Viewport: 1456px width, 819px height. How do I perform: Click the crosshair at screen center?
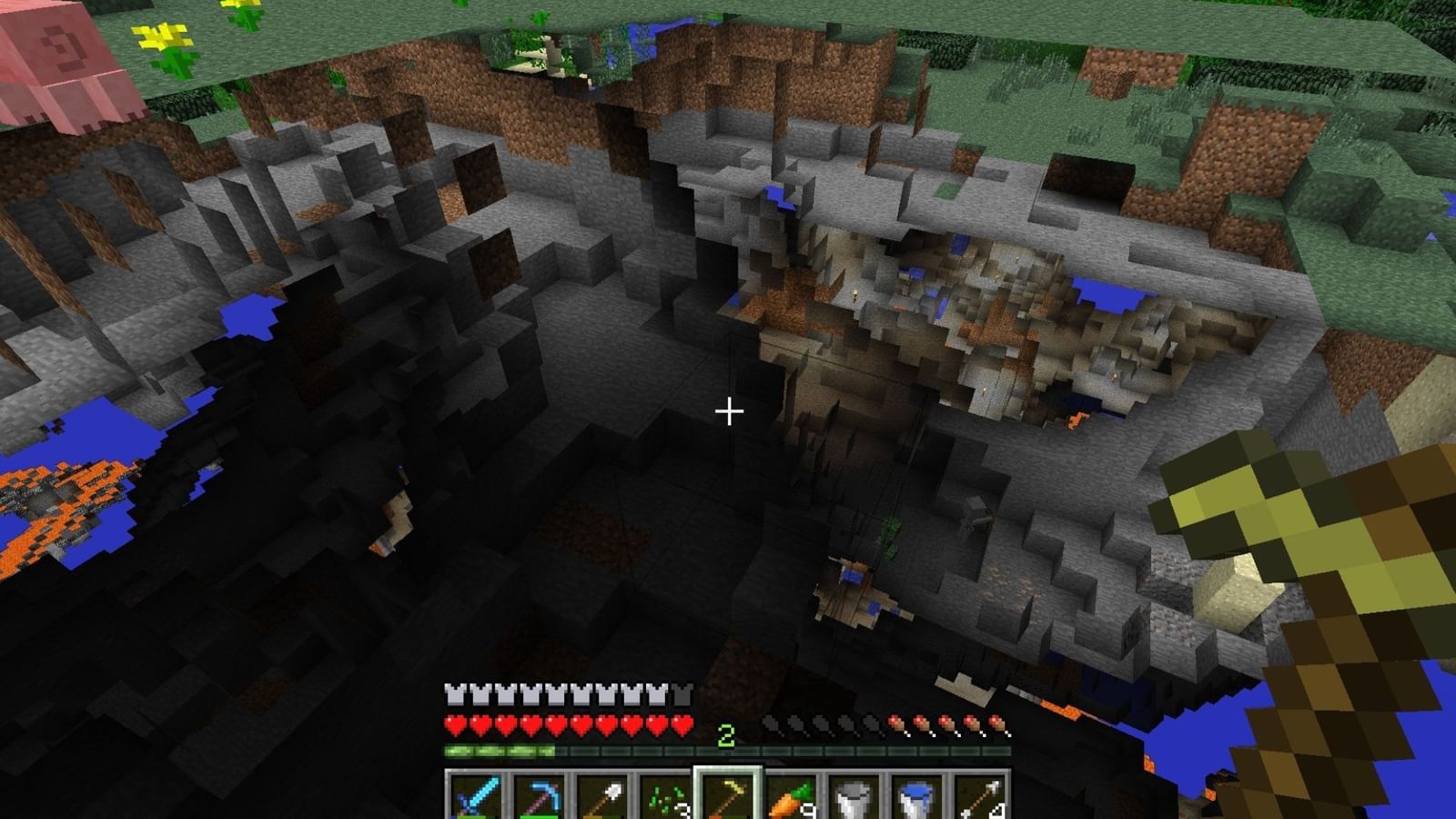point(728,411)
